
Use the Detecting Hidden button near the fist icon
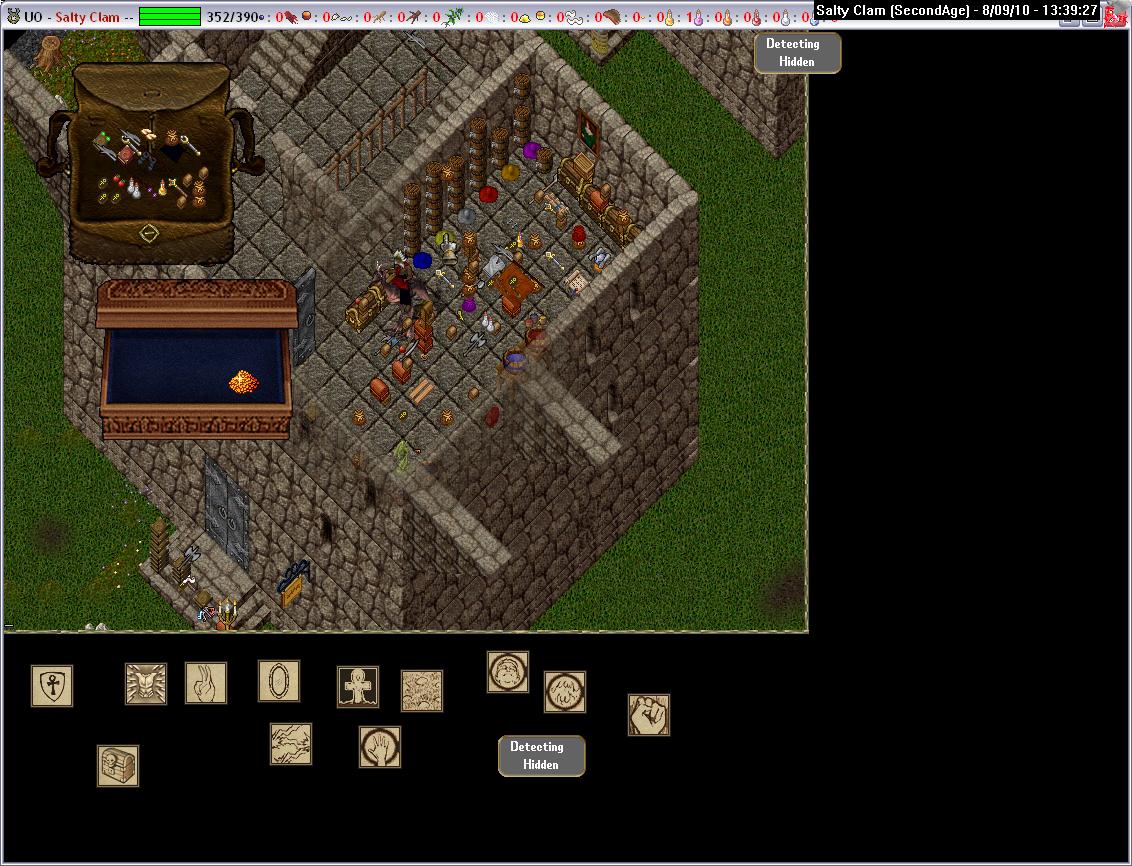541,756
